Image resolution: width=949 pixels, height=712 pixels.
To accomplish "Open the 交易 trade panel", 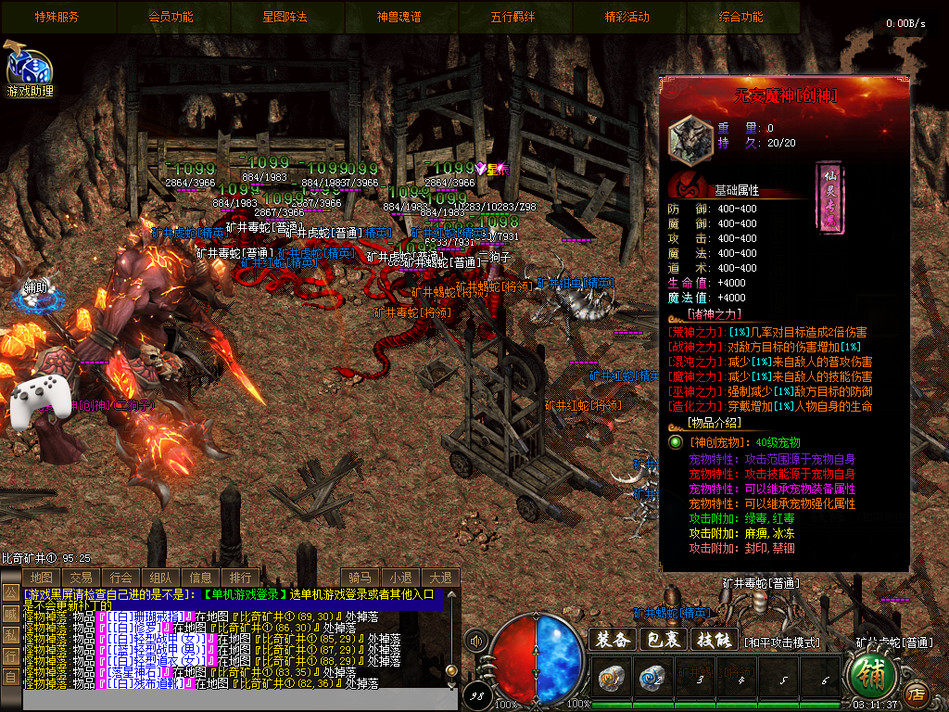I will [x=81, y=577].
